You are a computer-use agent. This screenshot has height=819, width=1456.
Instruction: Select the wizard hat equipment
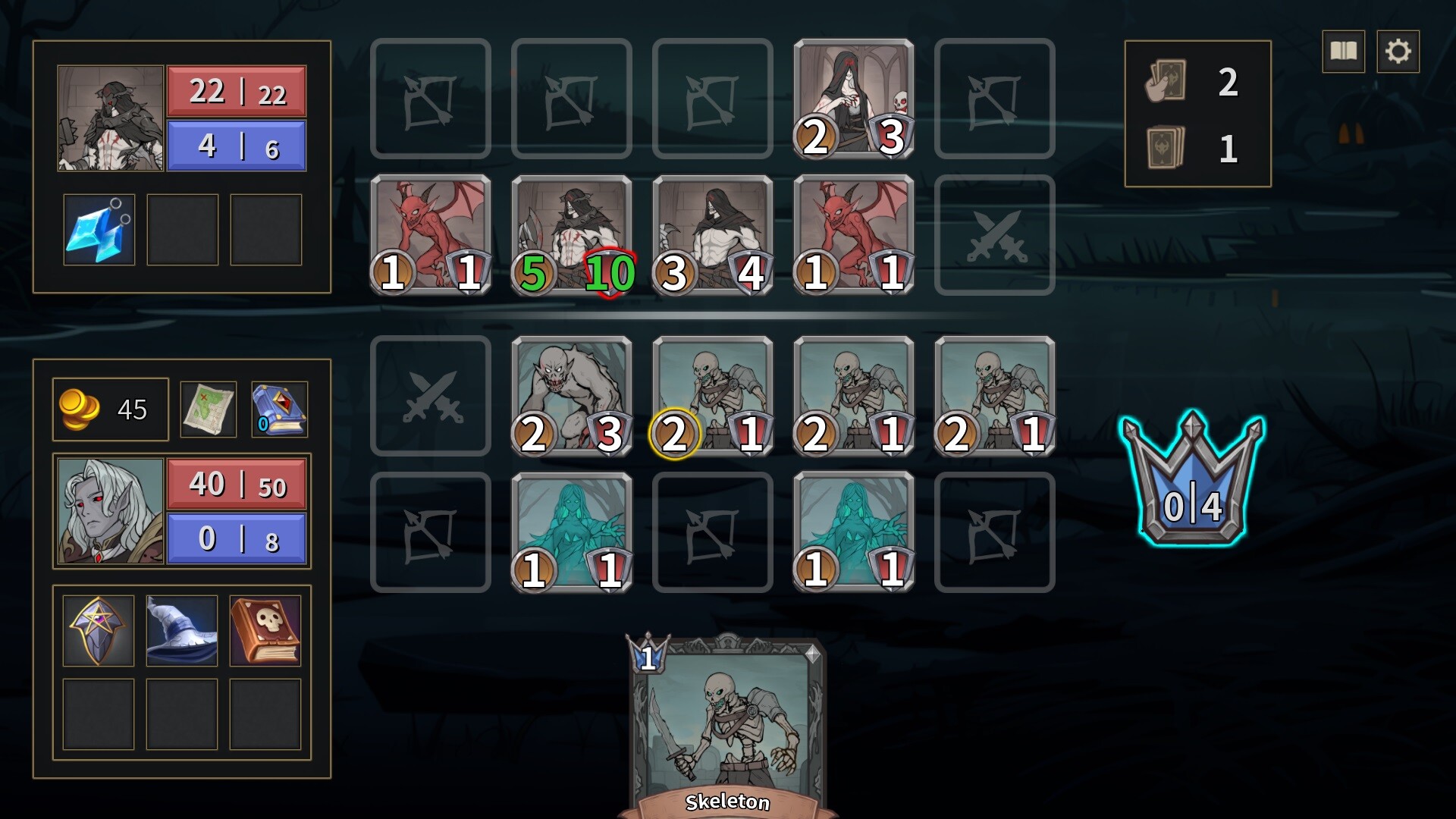click(180, 630)
